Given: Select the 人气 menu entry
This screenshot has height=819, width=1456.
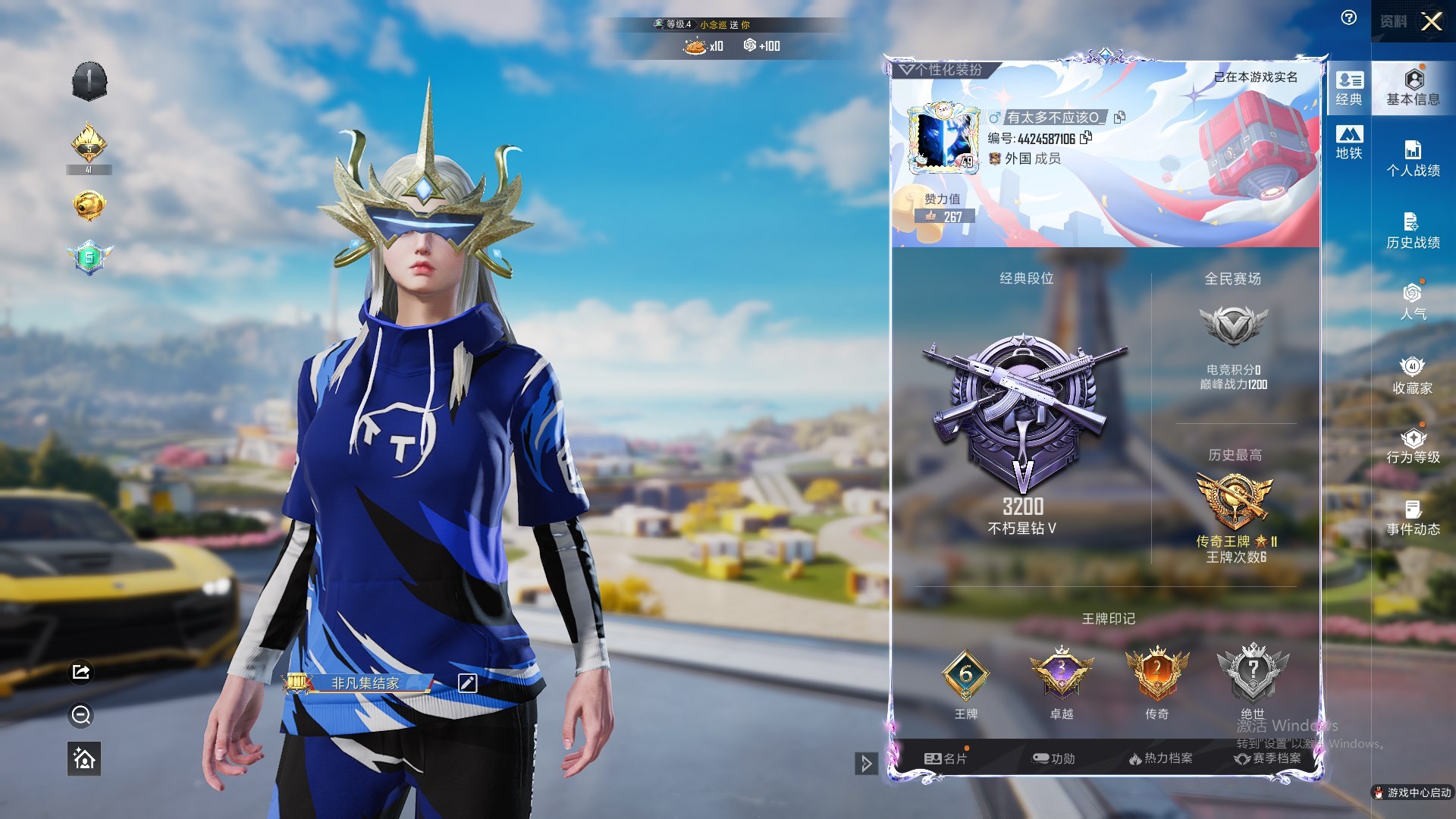Looking at the screenshot, I should coord(1413,302).
